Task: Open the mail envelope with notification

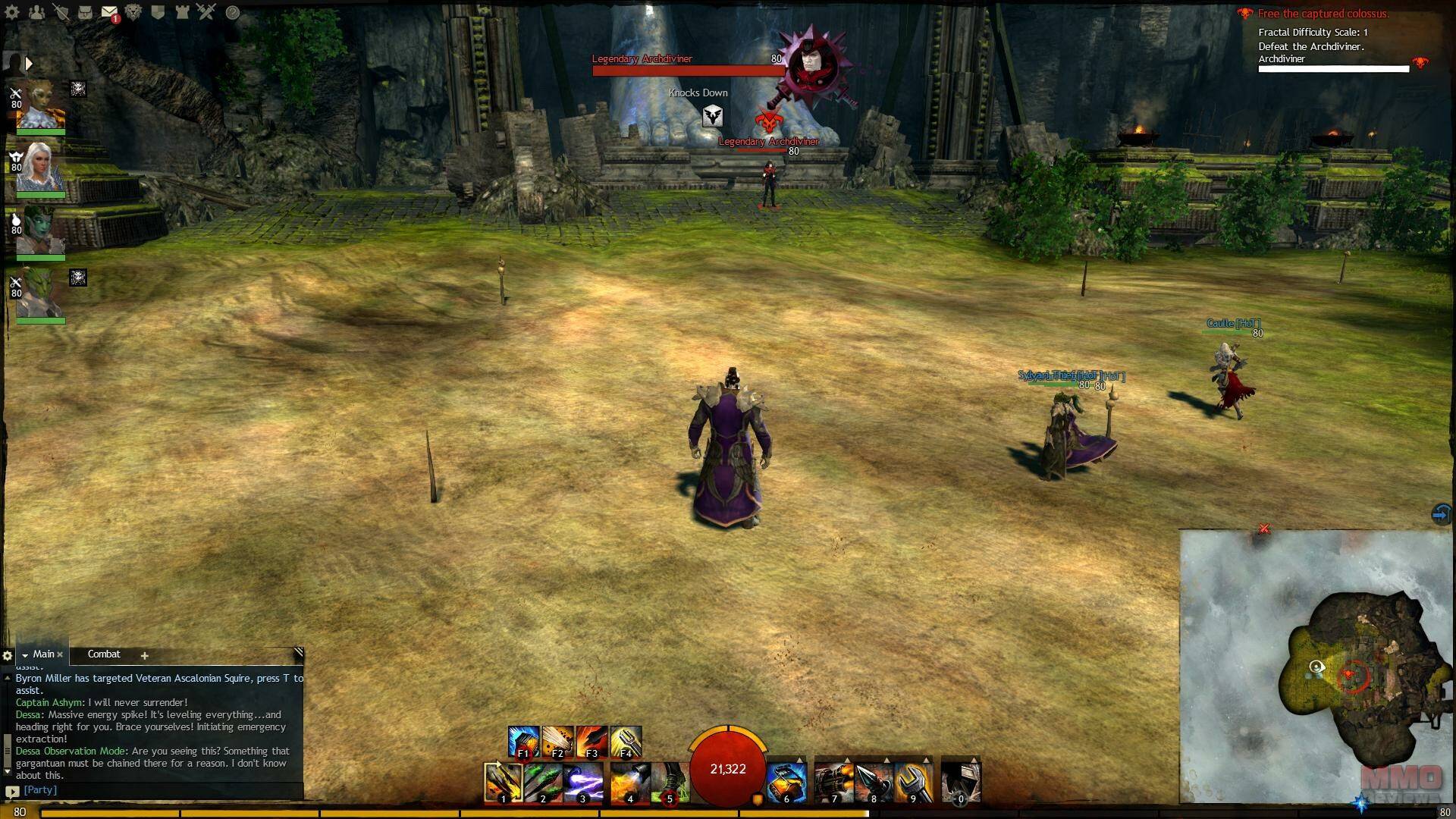Action: coord(109,12)
